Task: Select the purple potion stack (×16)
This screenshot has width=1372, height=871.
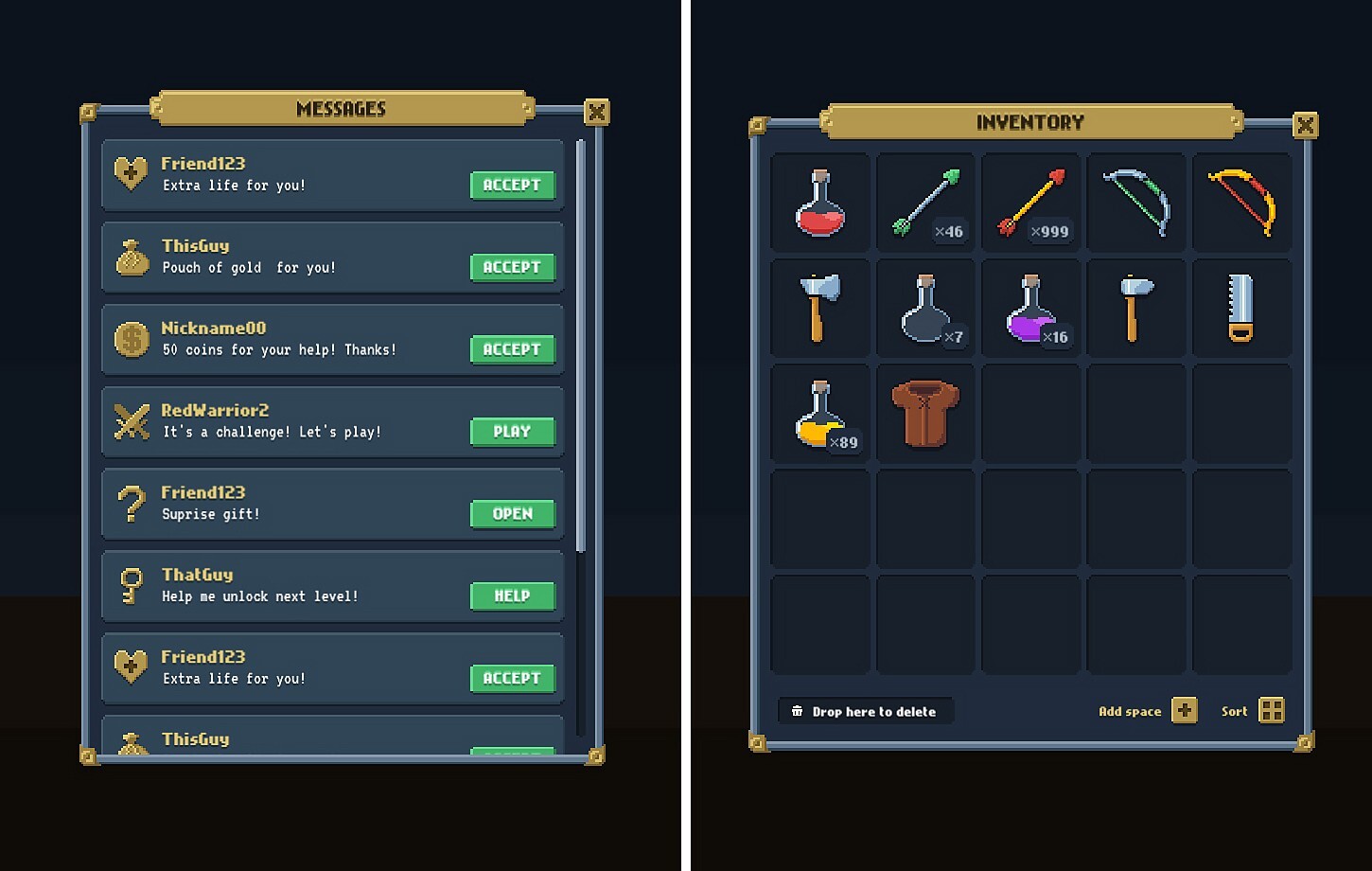Action: (1030, 308)
